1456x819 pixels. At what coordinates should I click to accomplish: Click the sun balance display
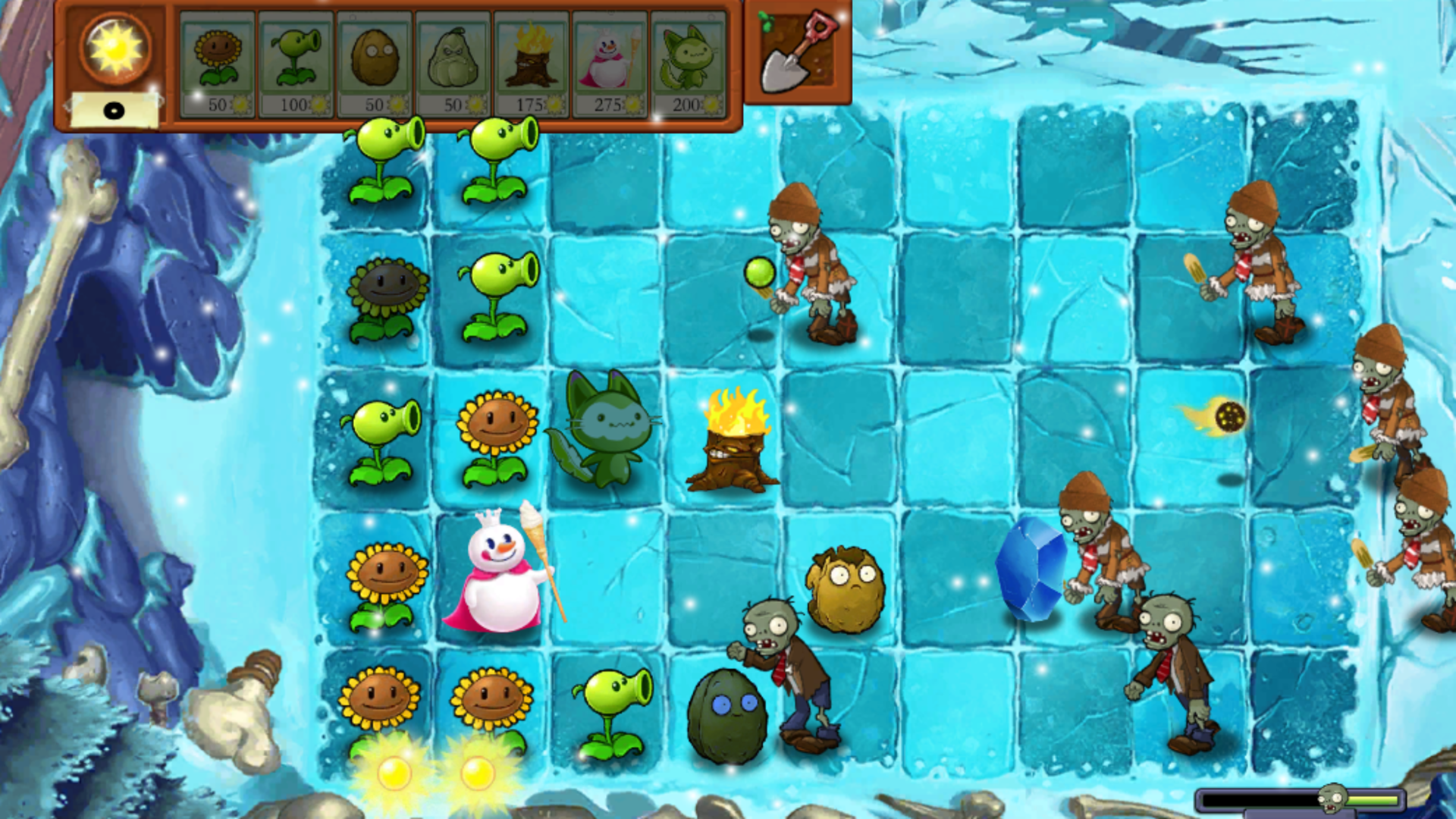tap(115, 108)
